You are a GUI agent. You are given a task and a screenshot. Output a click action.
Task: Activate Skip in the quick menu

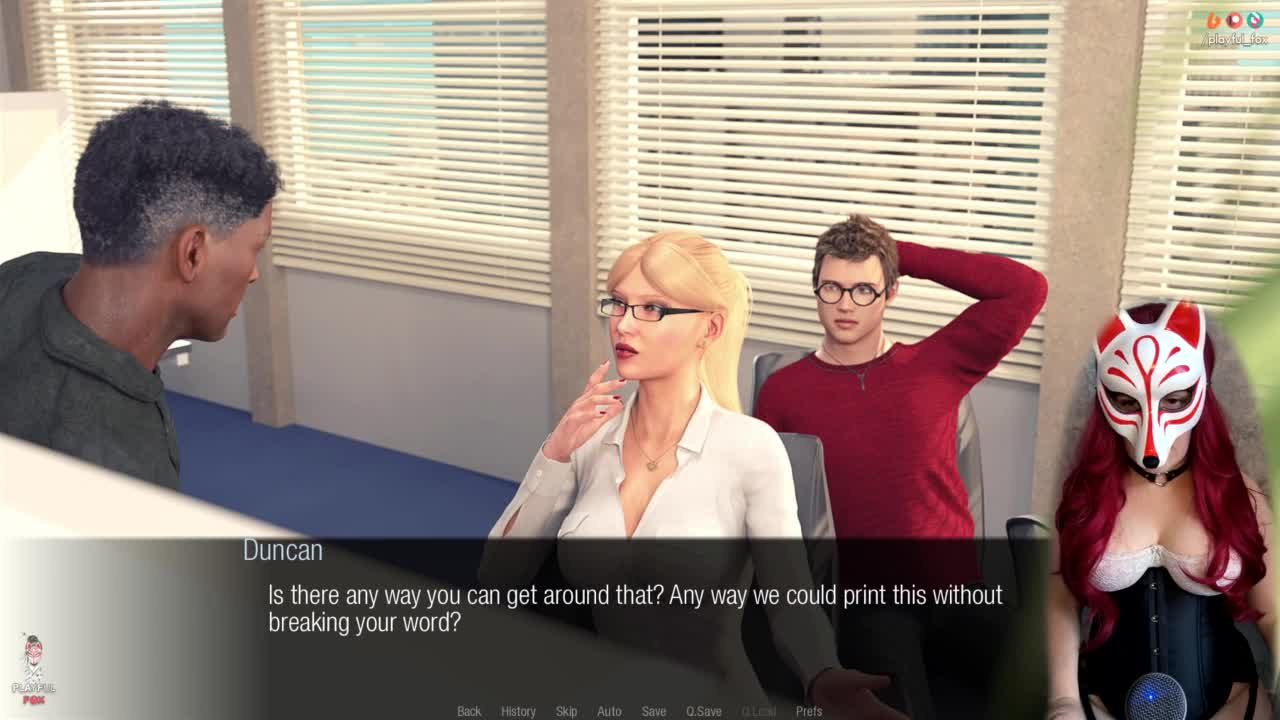566,711
